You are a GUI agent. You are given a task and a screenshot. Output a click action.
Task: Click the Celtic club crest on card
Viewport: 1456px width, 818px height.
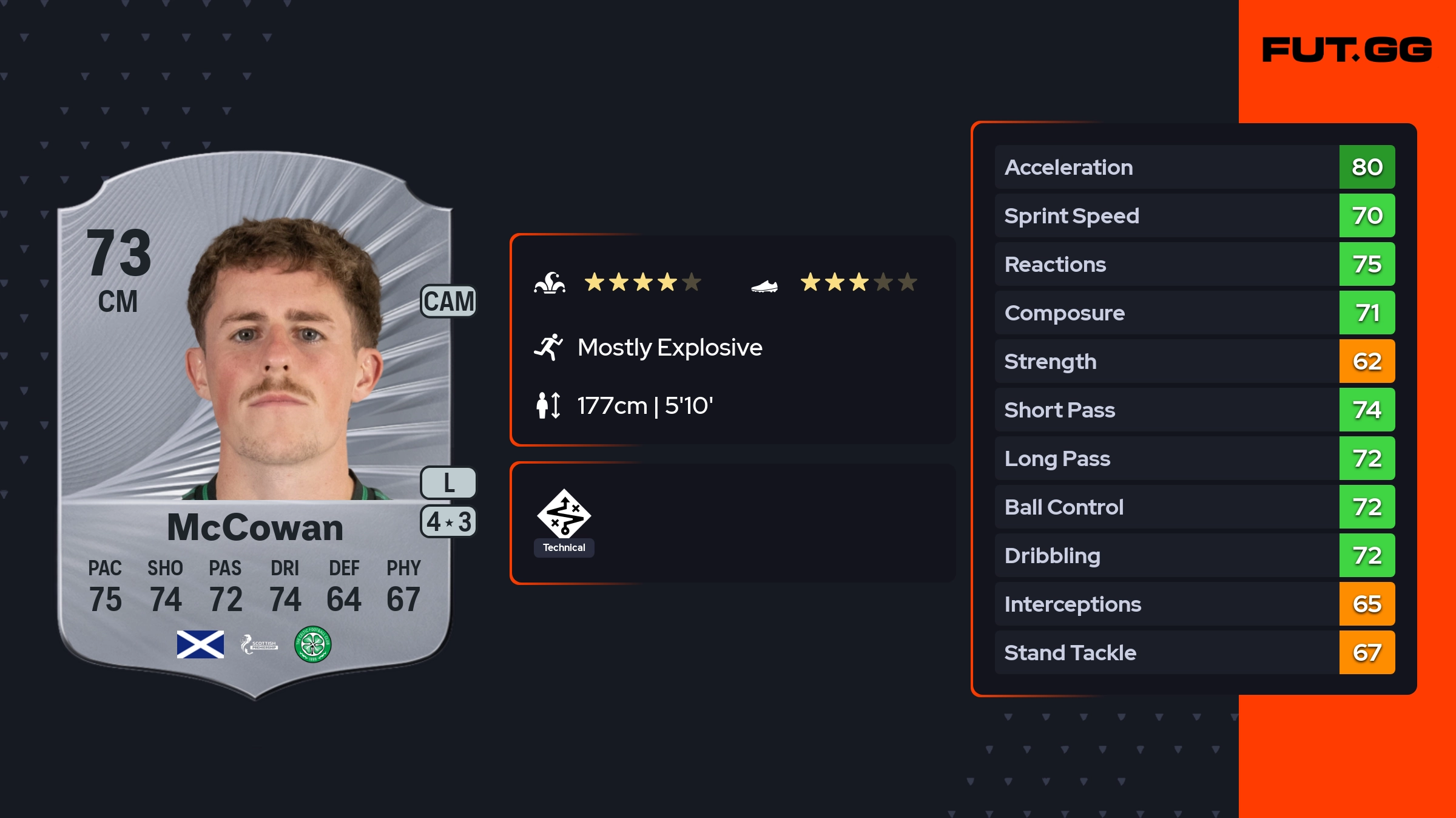click(312, 644)
